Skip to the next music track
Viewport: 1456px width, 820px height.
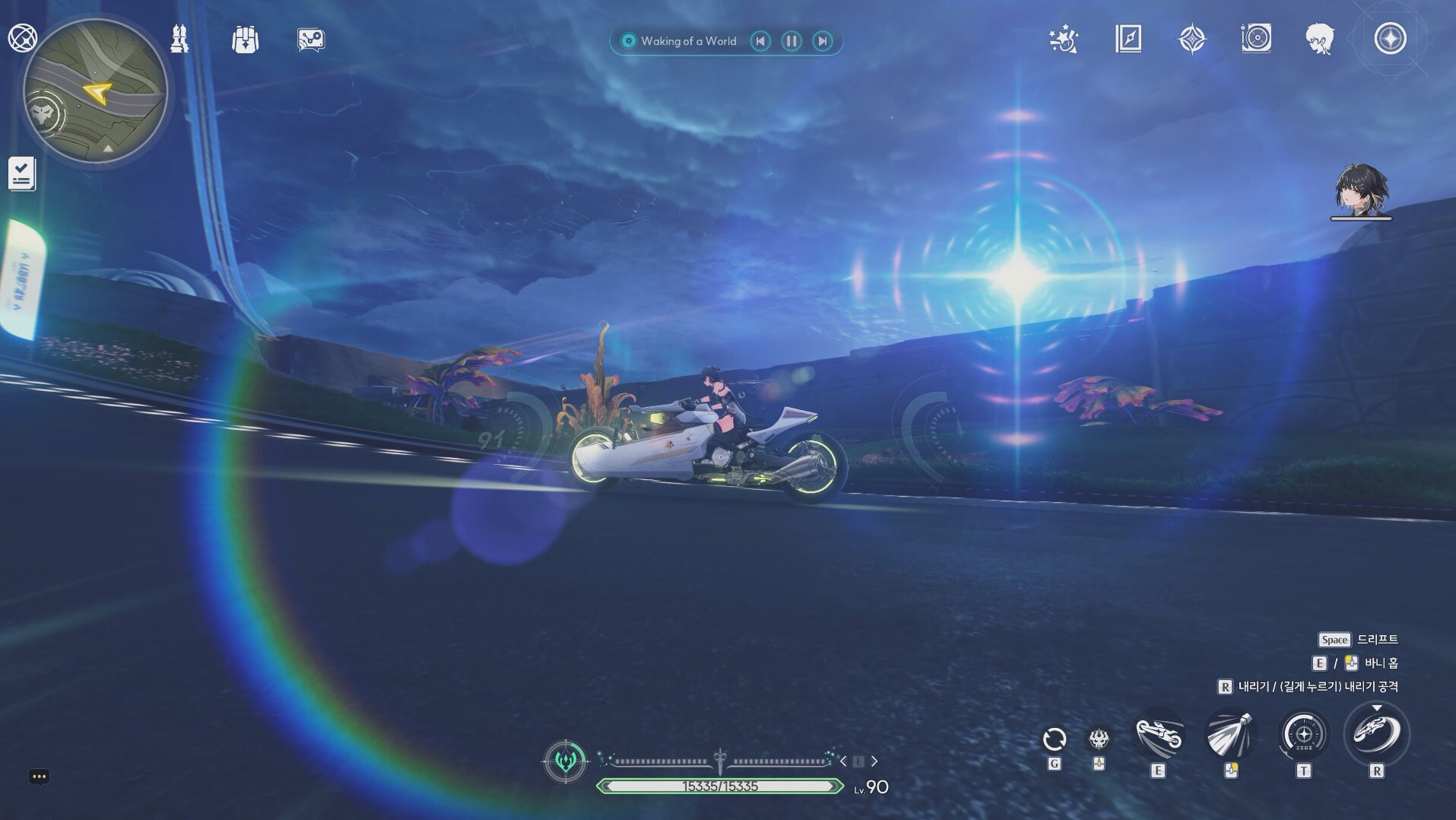pyautogui.click(x=822, y=41)
